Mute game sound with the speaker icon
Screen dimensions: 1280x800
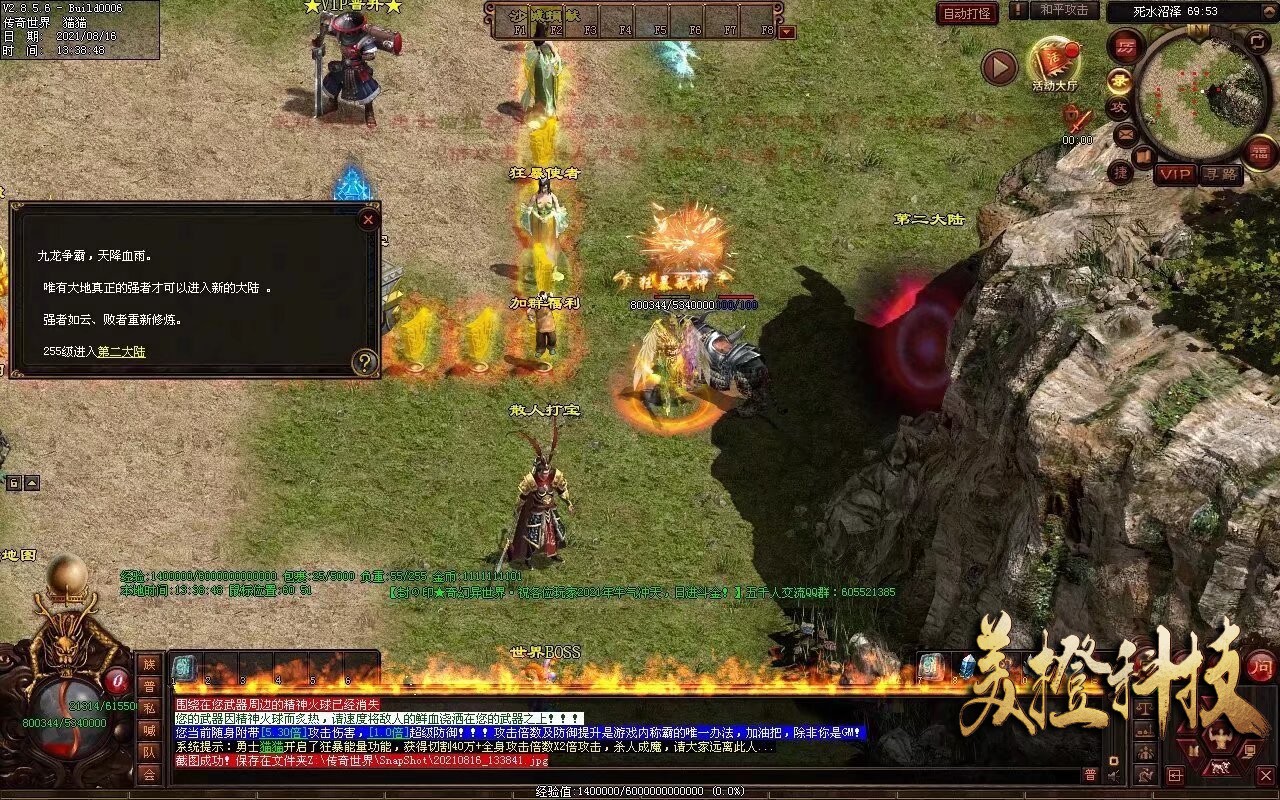[x=1112, y=776]
